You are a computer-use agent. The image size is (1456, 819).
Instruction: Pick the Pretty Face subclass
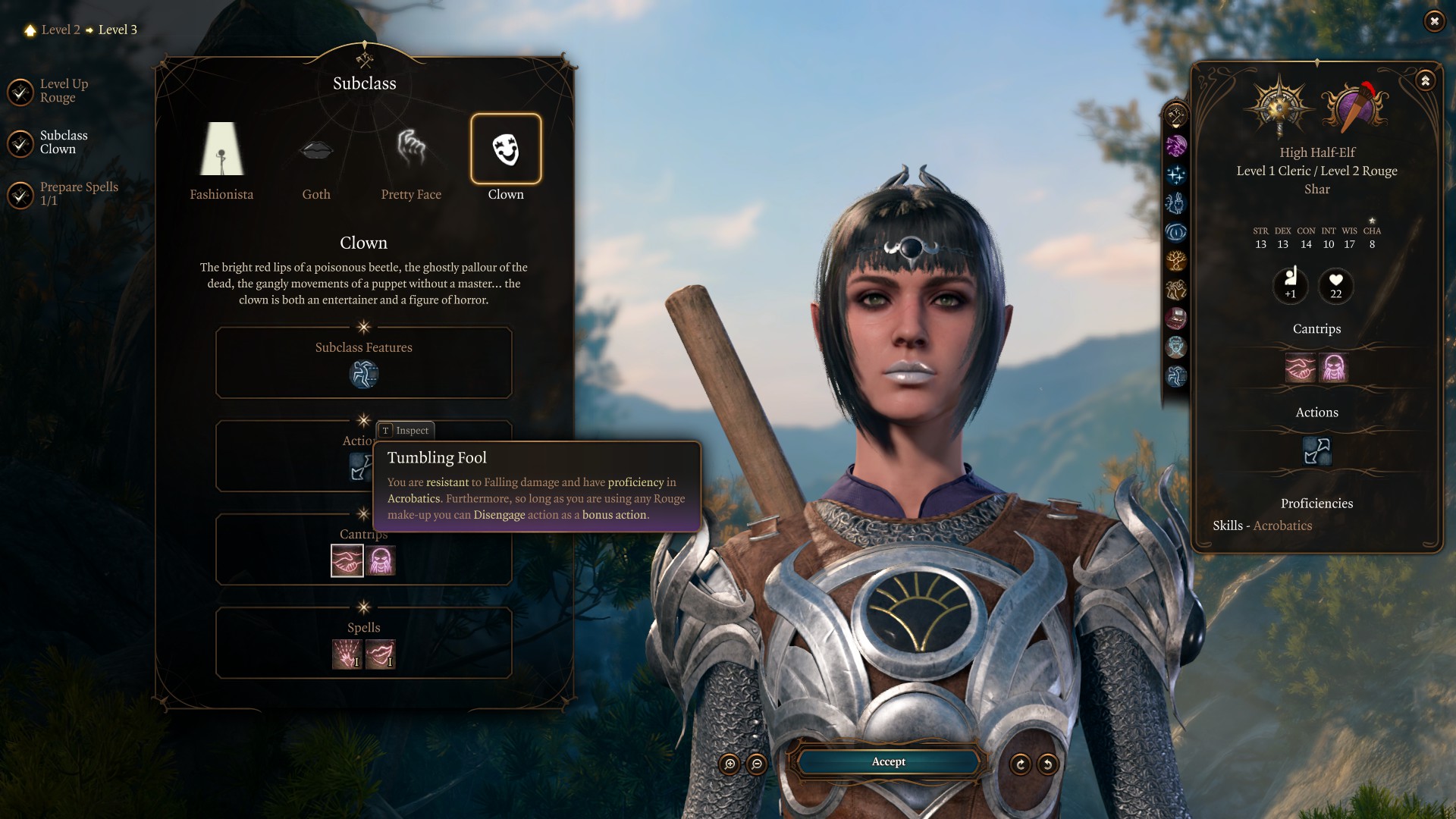click(411, 149)
